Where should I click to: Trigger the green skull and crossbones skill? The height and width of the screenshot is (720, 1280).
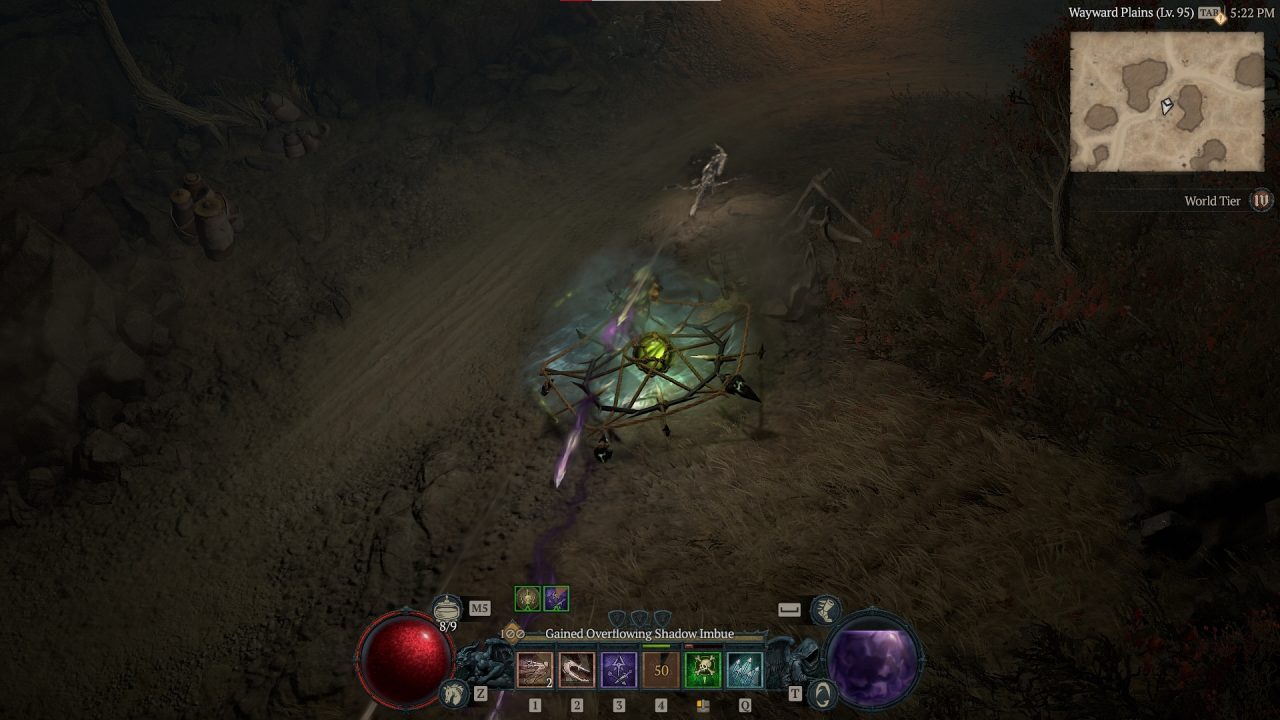click(702, 670)
